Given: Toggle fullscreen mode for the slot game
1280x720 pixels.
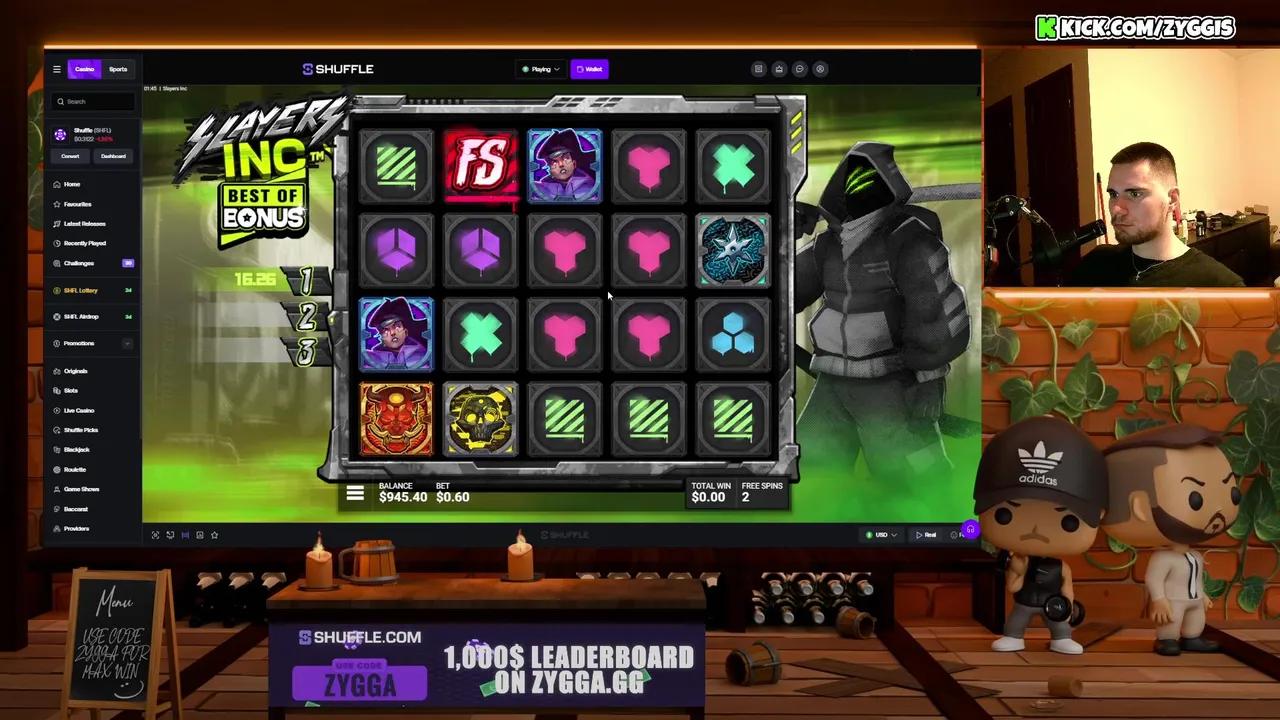Looking at the screenshot, I should point(155,534).
